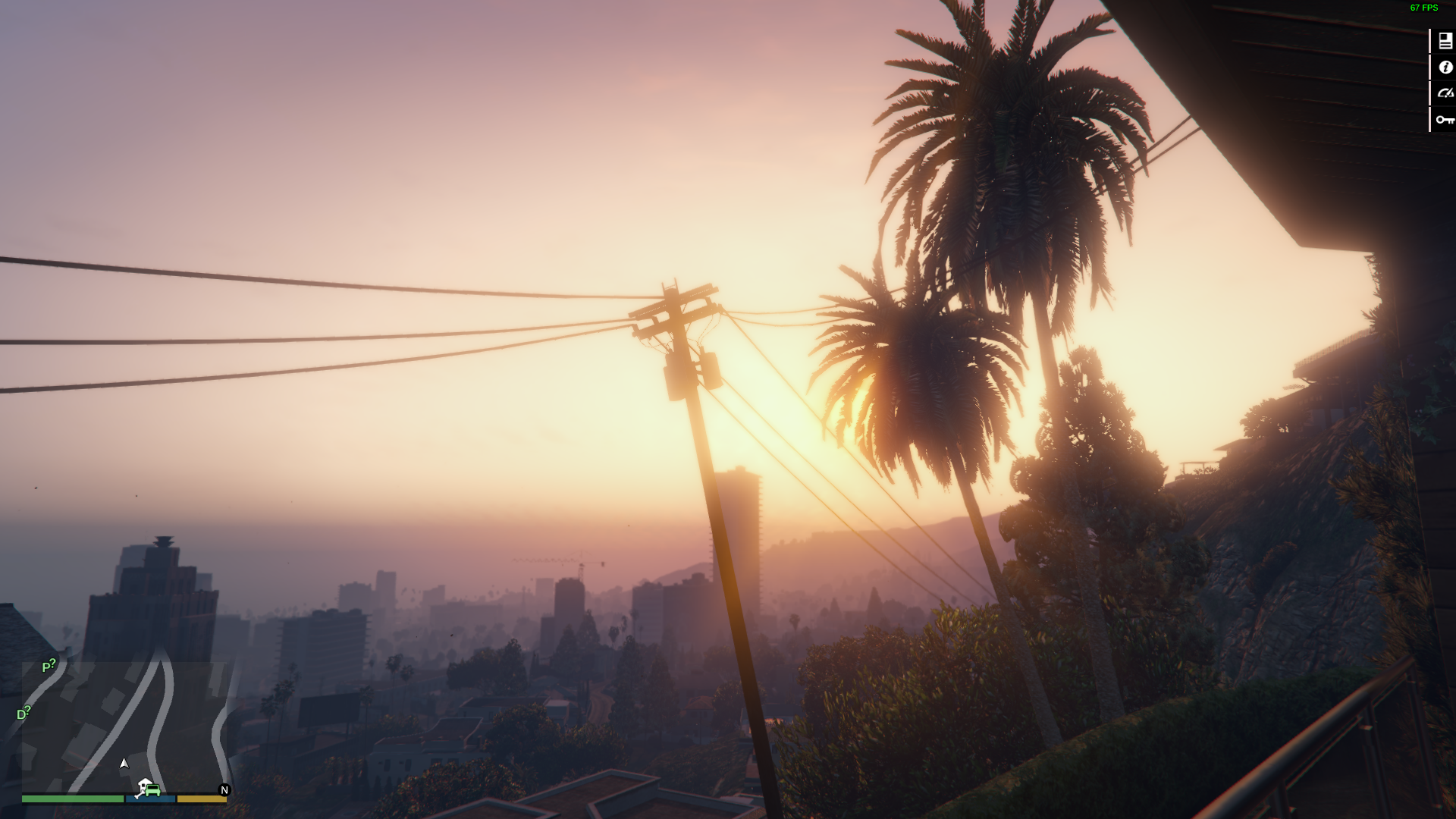Open the newspaper page icon in side overlay
This screenshot has width=1456, height=819.
(1445, 42)
